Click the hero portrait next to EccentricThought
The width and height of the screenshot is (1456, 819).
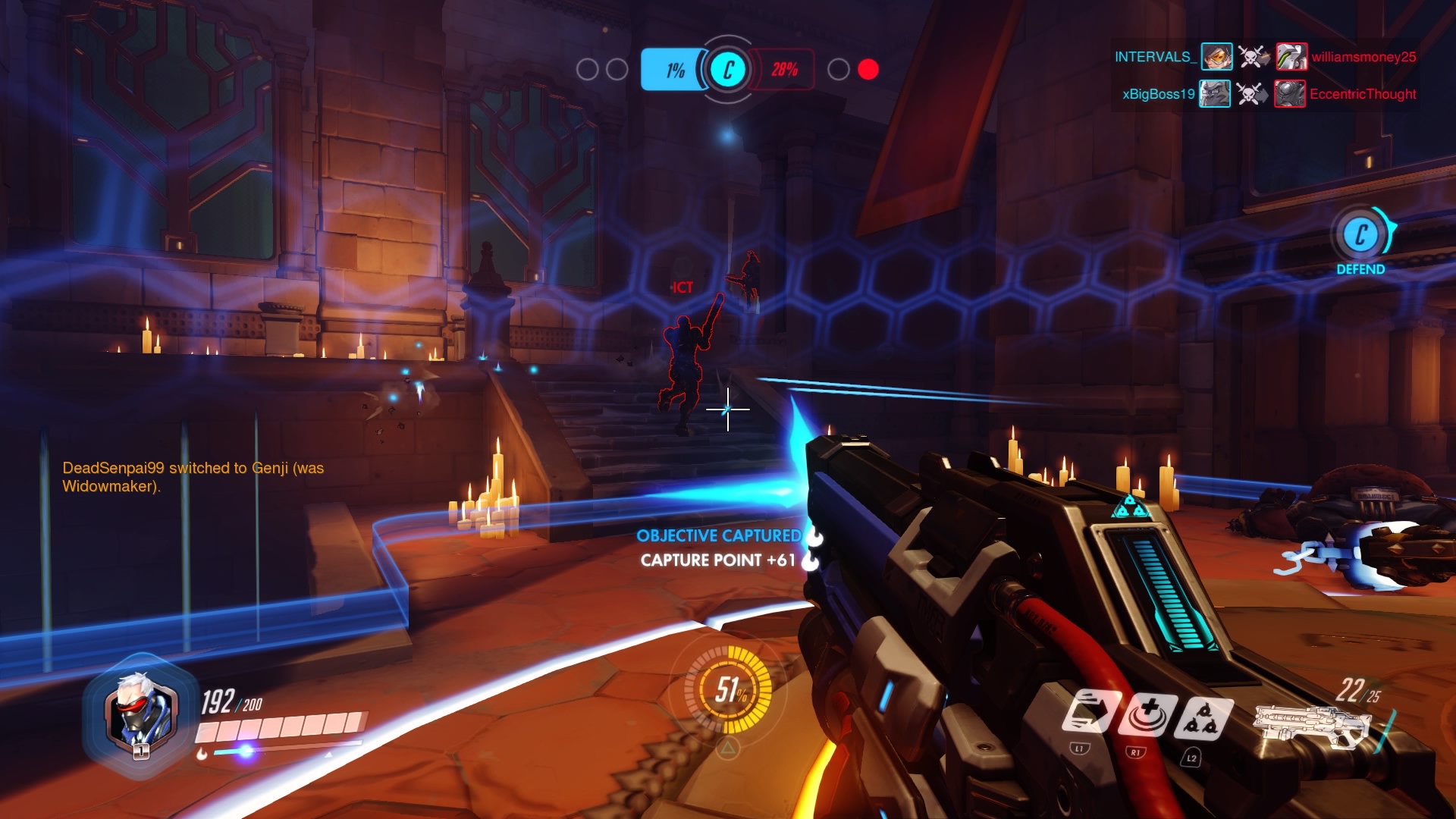(x=1289, y=94)
